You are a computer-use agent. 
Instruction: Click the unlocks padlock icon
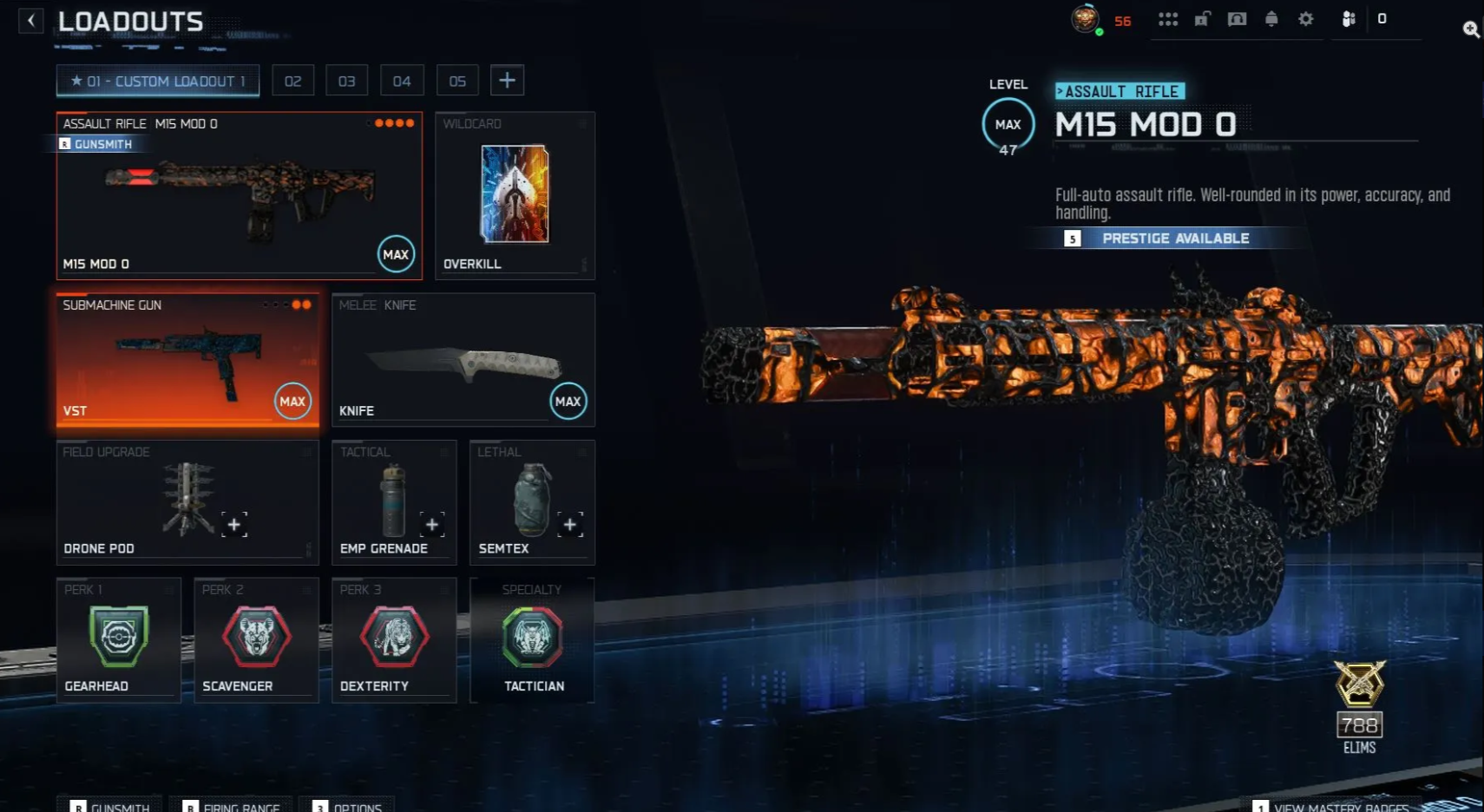pos(1203,18)
